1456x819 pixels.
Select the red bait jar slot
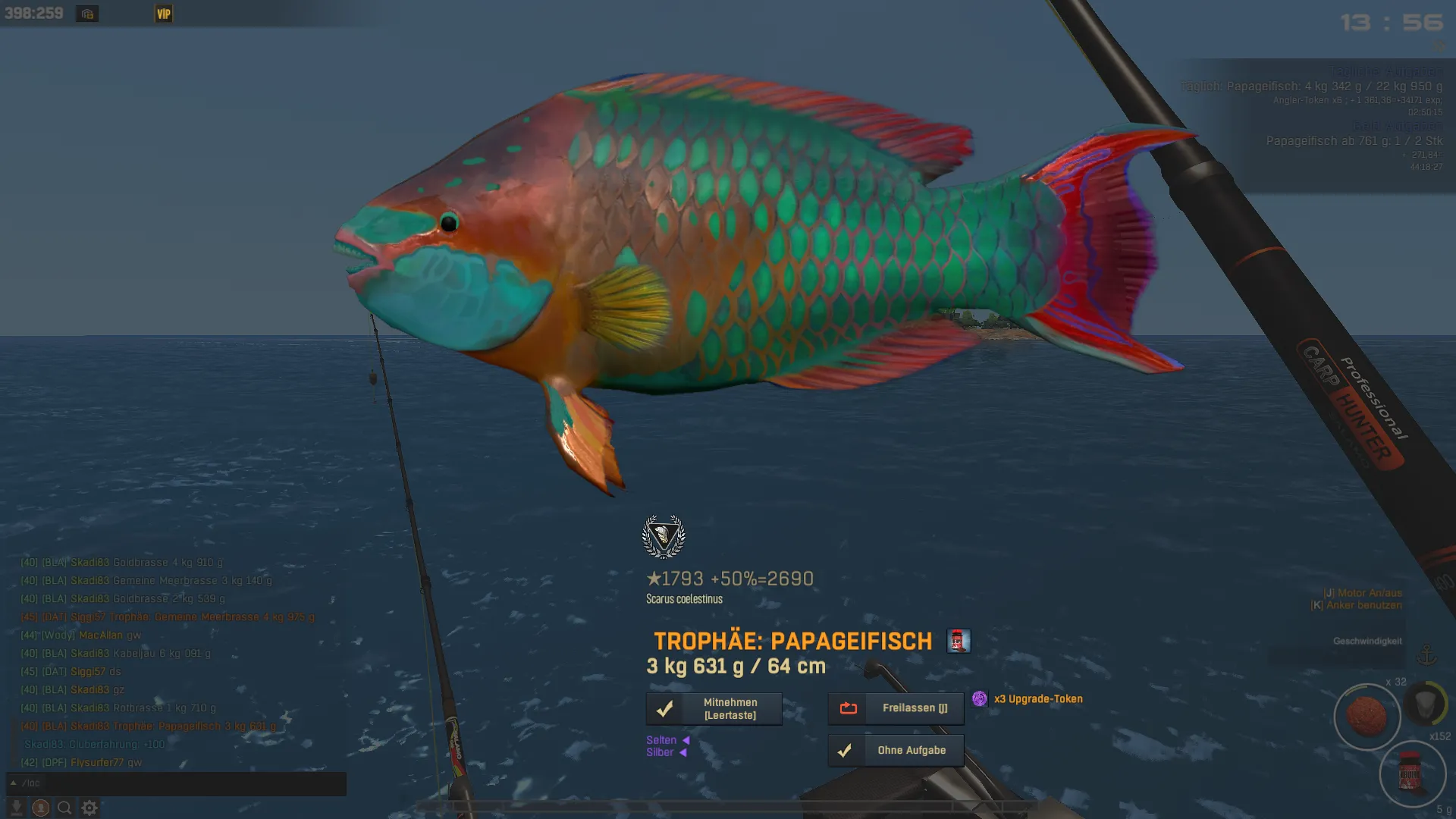coord(1411,774)
